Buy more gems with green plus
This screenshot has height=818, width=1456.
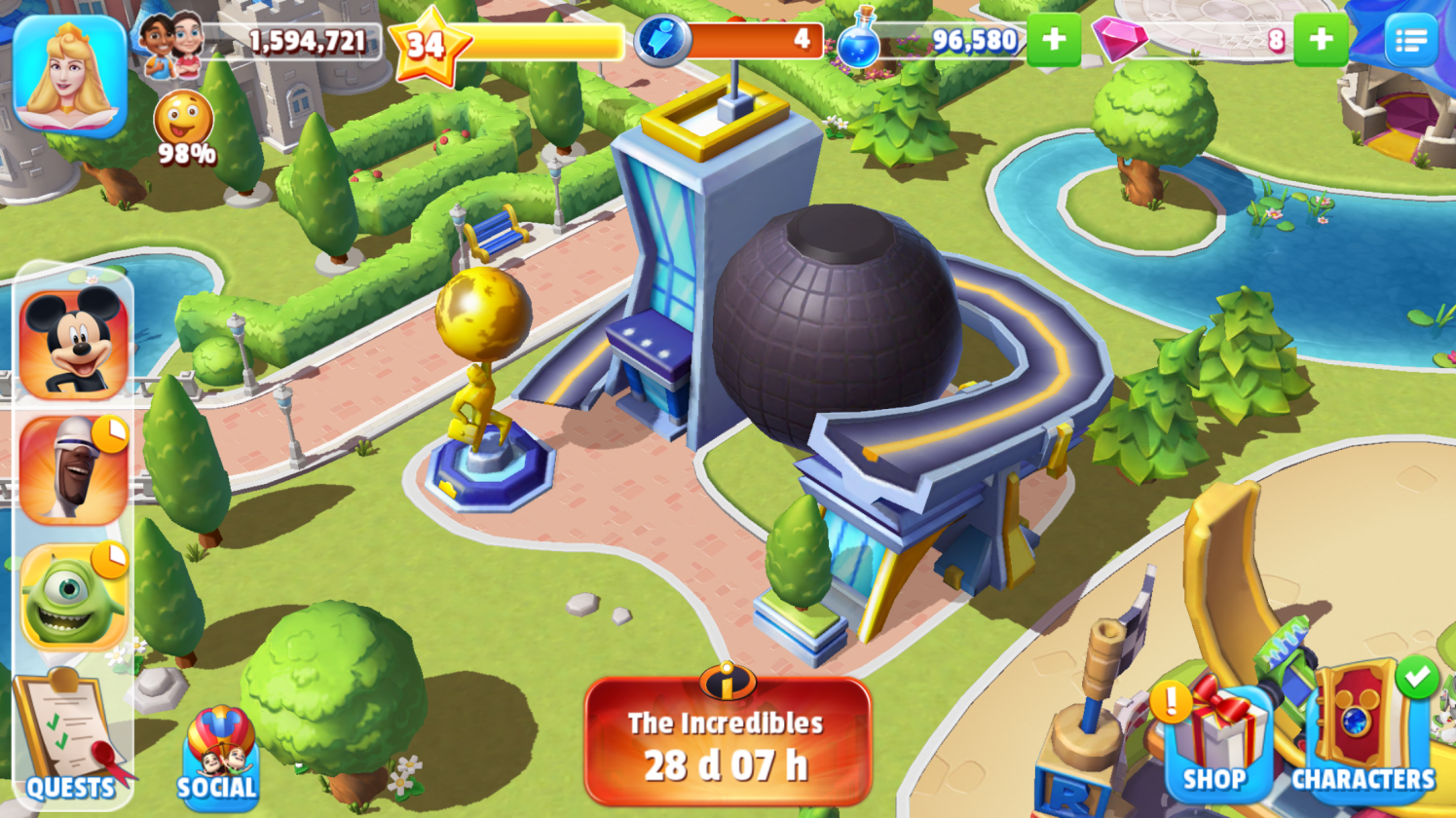[1320, 40]
